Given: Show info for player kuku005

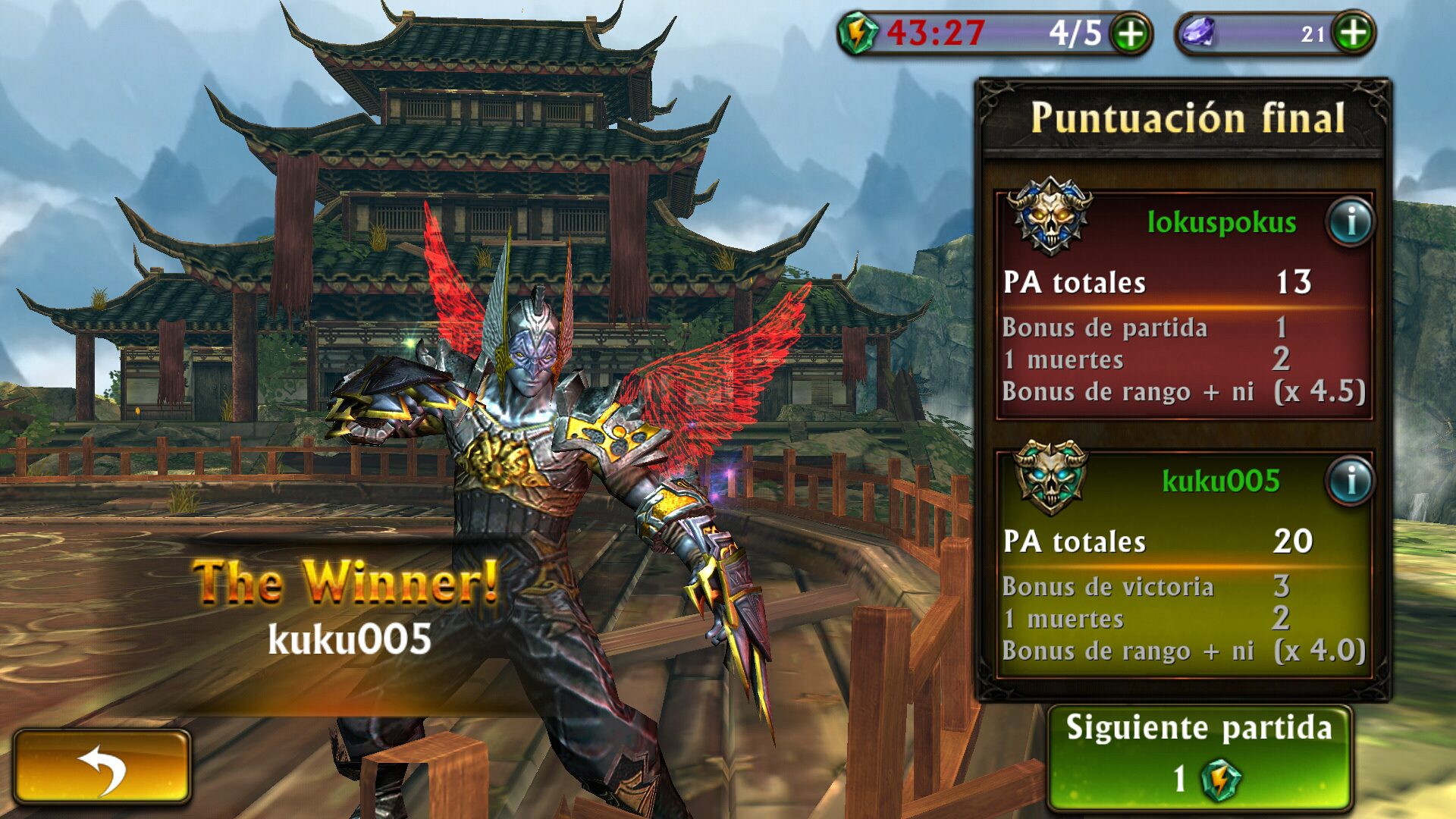Looking at the screenshot, I should (1351, 481).
